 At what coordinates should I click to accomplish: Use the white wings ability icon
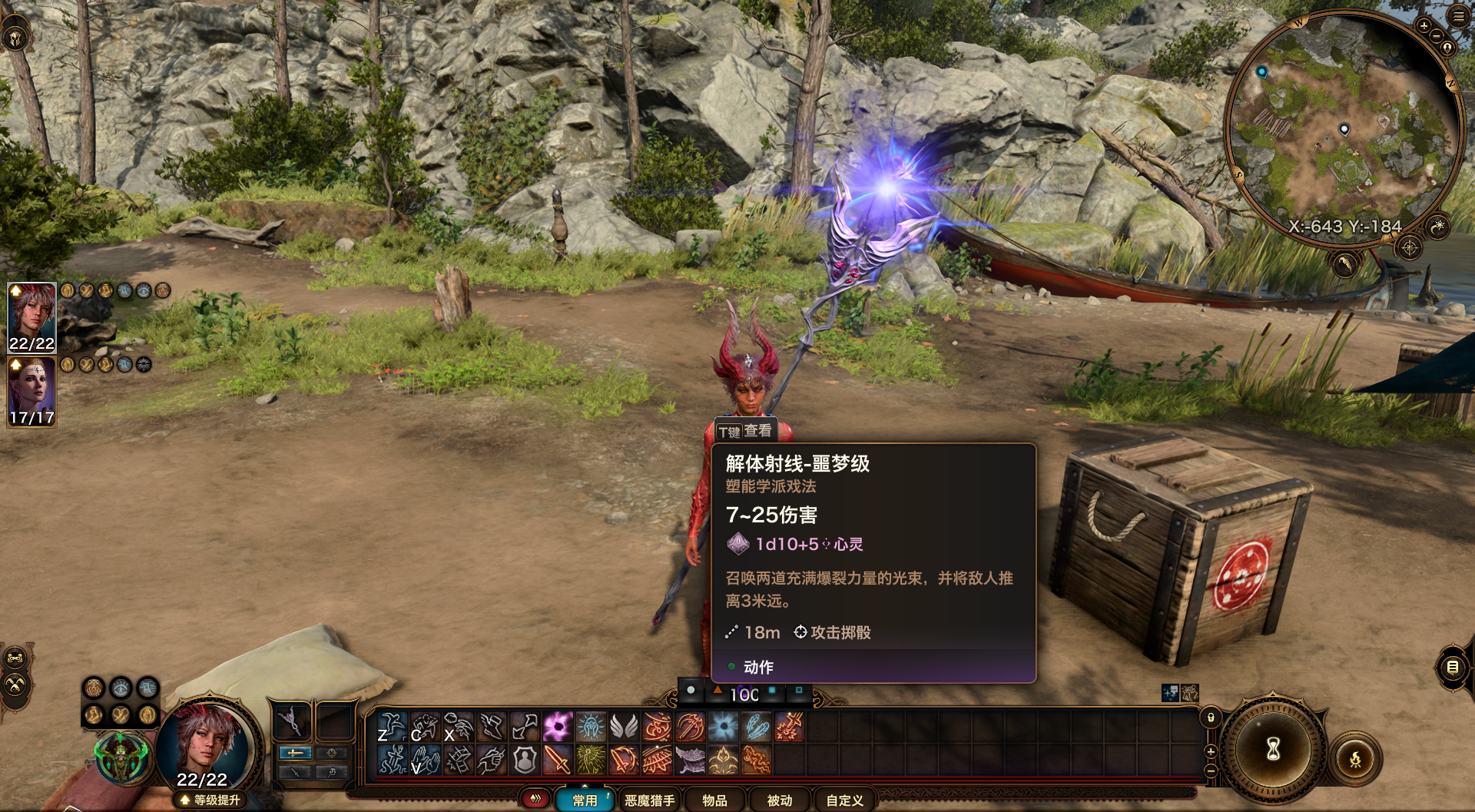click(624, 727)
